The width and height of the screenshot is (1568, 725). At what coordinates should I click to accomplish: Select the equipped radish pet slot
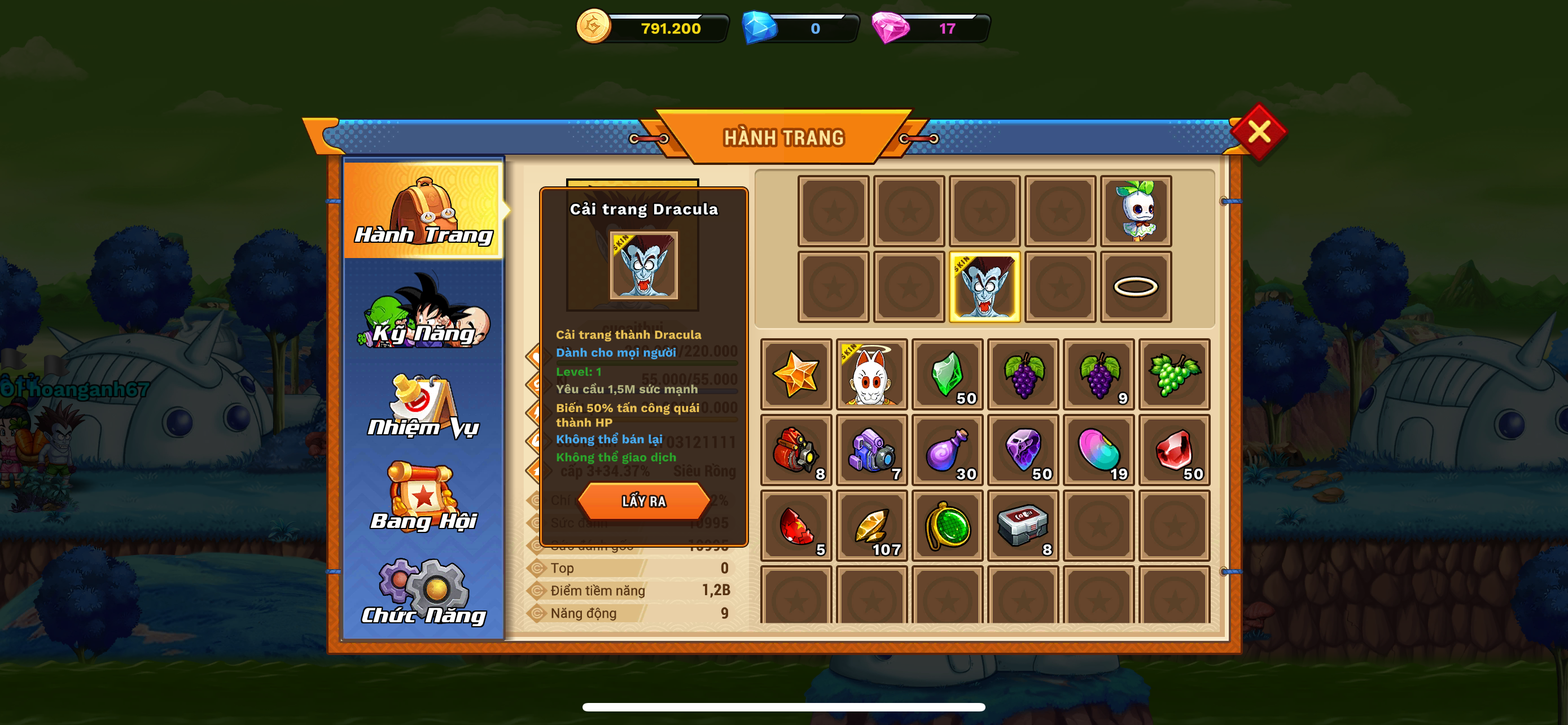[x=1136, y=211]
